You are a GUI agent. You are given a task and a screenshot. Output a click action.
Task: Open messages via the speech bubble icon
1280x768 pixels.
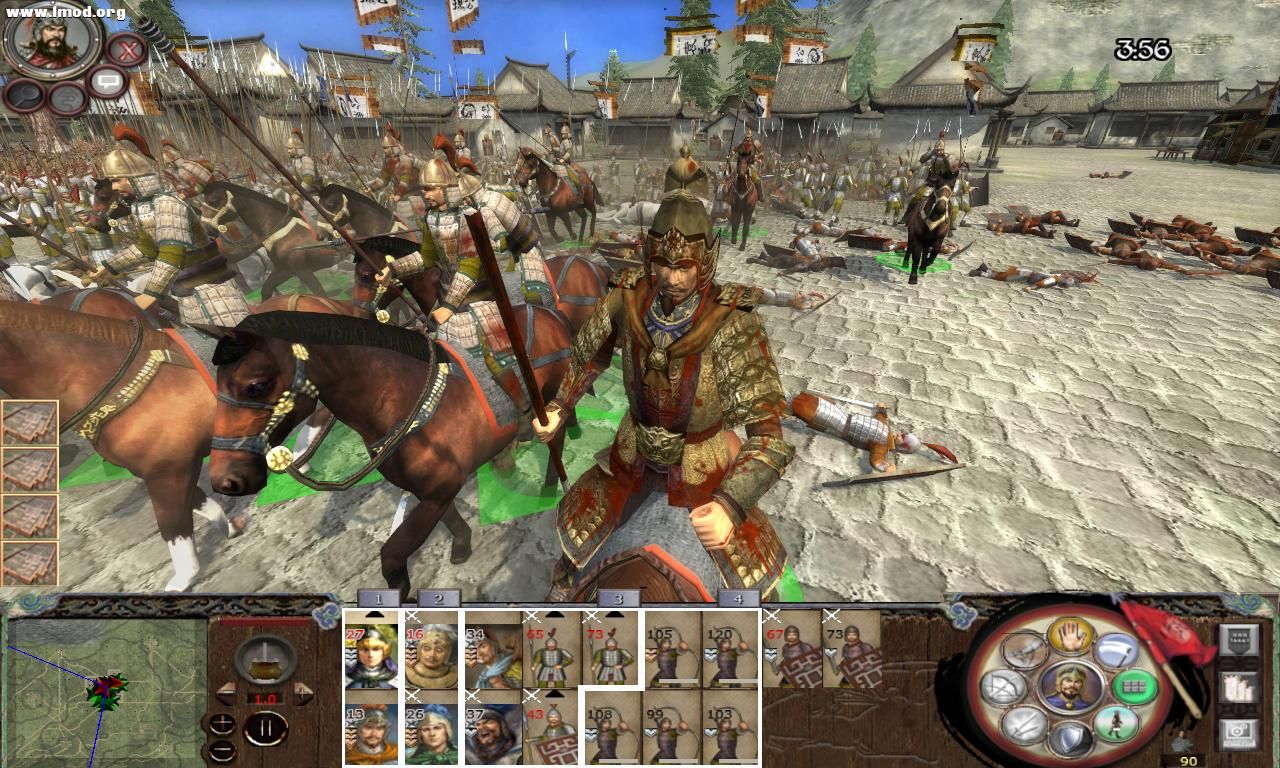pyautogui.click(x=108, y=81)
